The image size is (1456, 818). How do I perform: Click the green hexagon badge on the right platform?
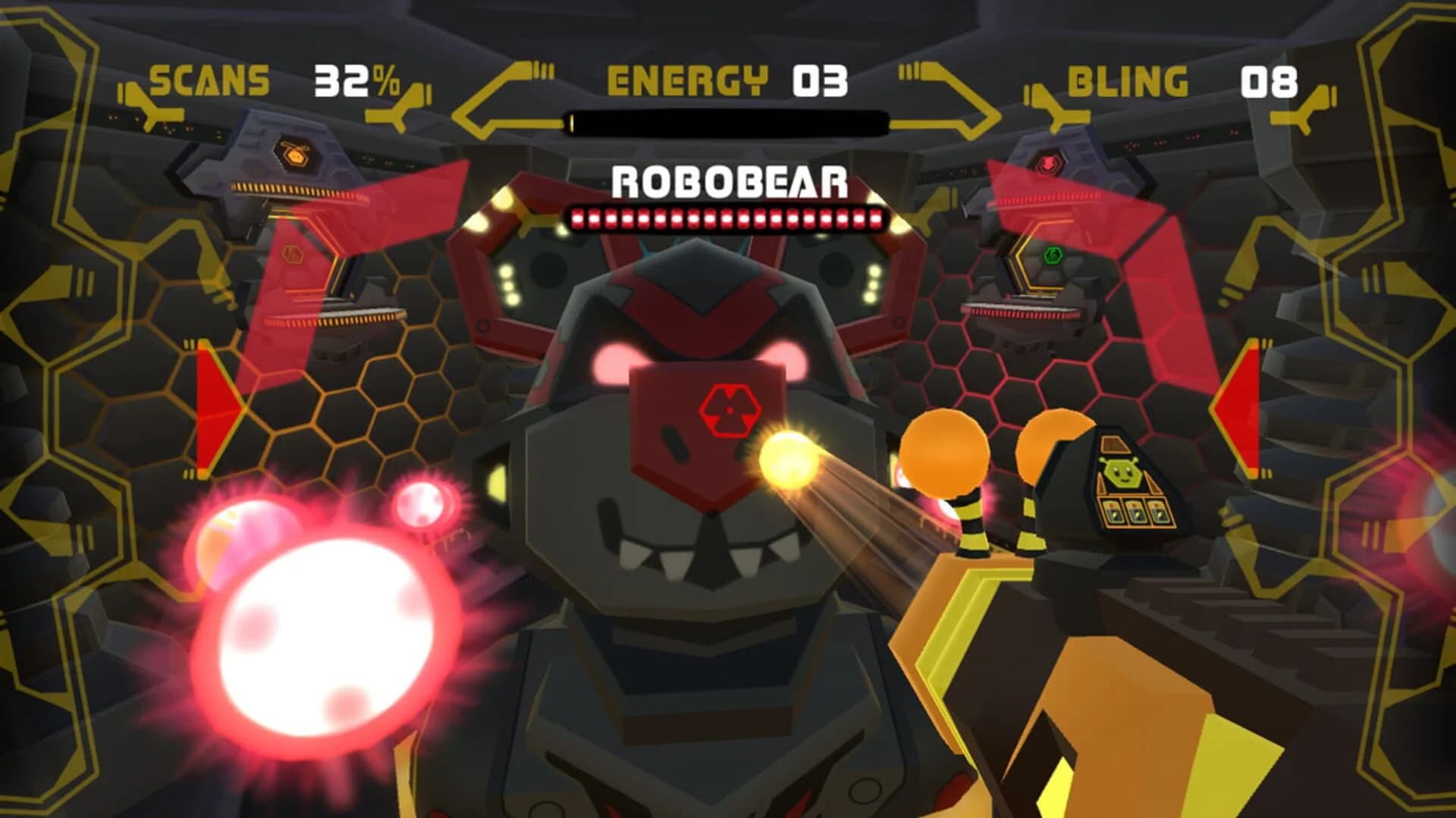(1053, 256)
